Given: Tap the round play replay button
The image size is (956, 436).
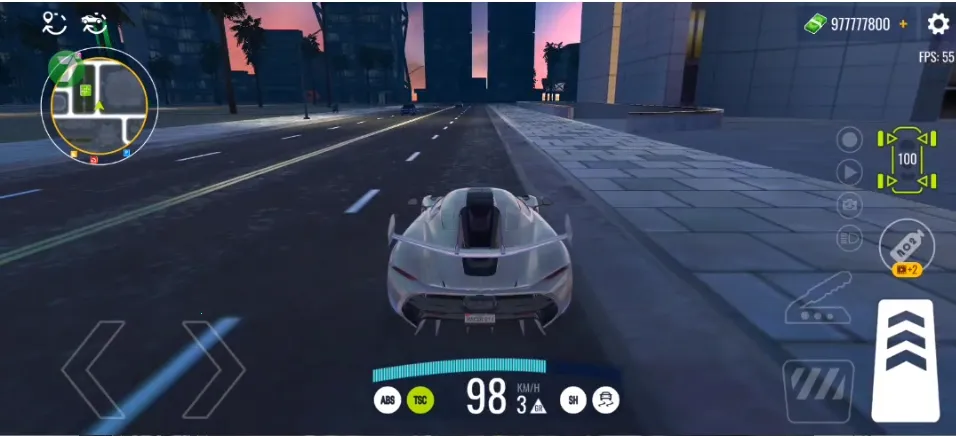Looking at the screenshot, I should 849,172.
